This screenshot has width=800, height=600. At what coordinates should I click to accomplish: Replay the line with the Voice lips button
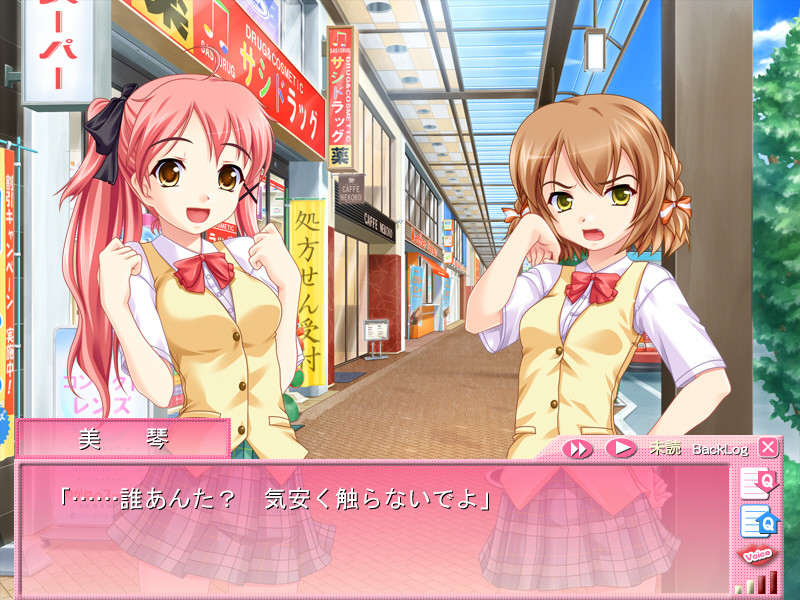coord(756,555)
